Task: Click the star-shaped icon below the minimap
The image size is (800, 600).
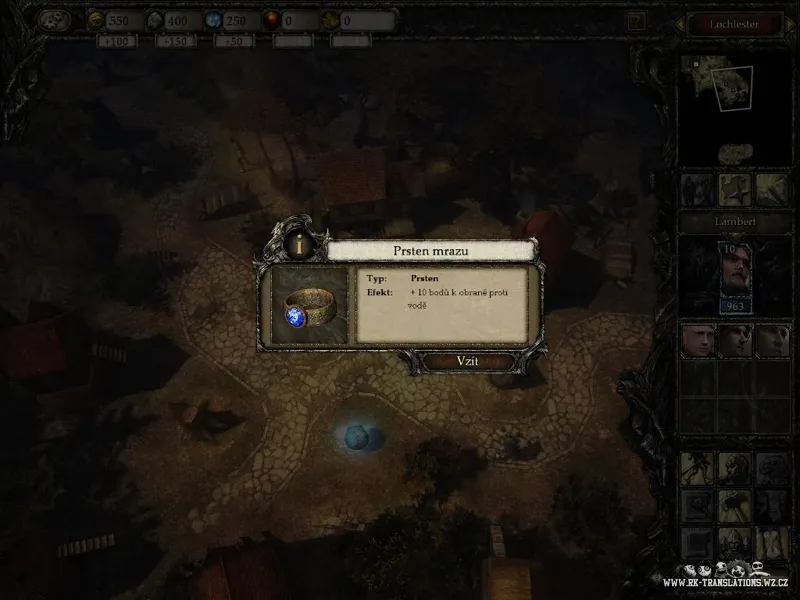Action: [736, 189]
